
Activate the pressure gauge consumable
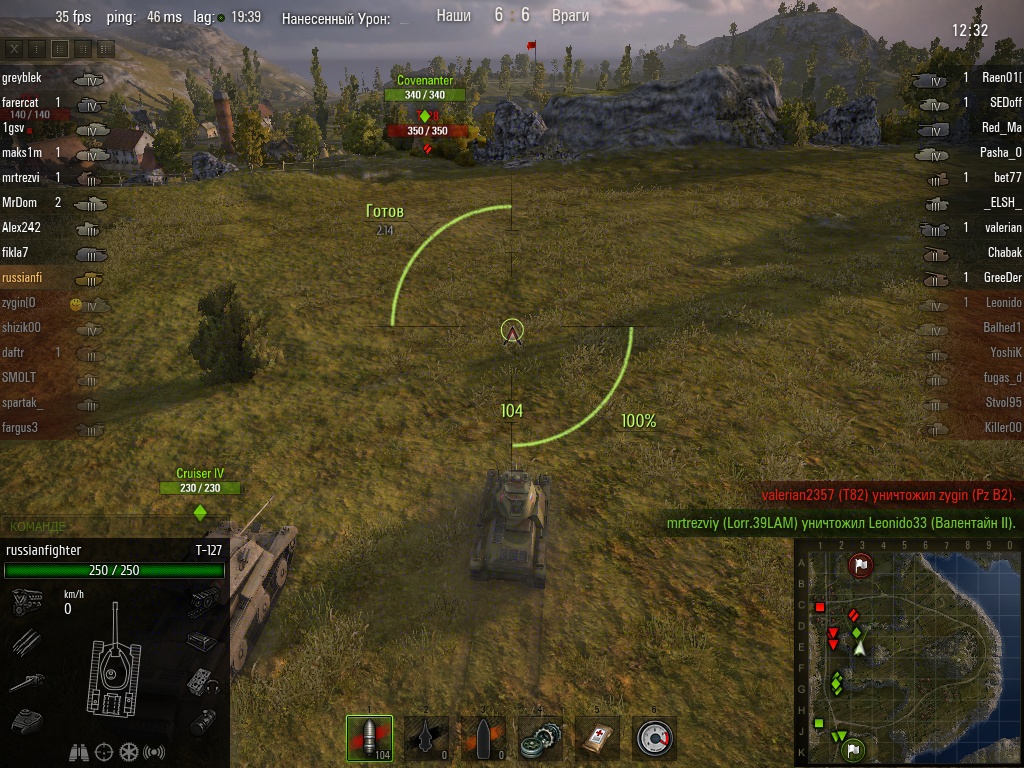(x=654, y=738)
